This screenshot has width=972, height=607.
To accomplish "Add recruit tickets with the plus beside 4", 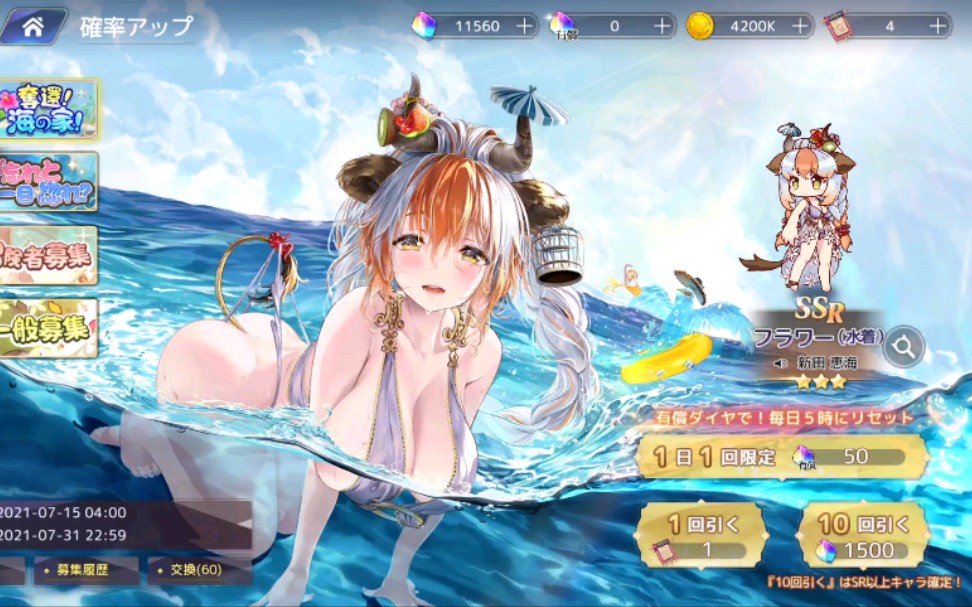I will click(937, 26).
